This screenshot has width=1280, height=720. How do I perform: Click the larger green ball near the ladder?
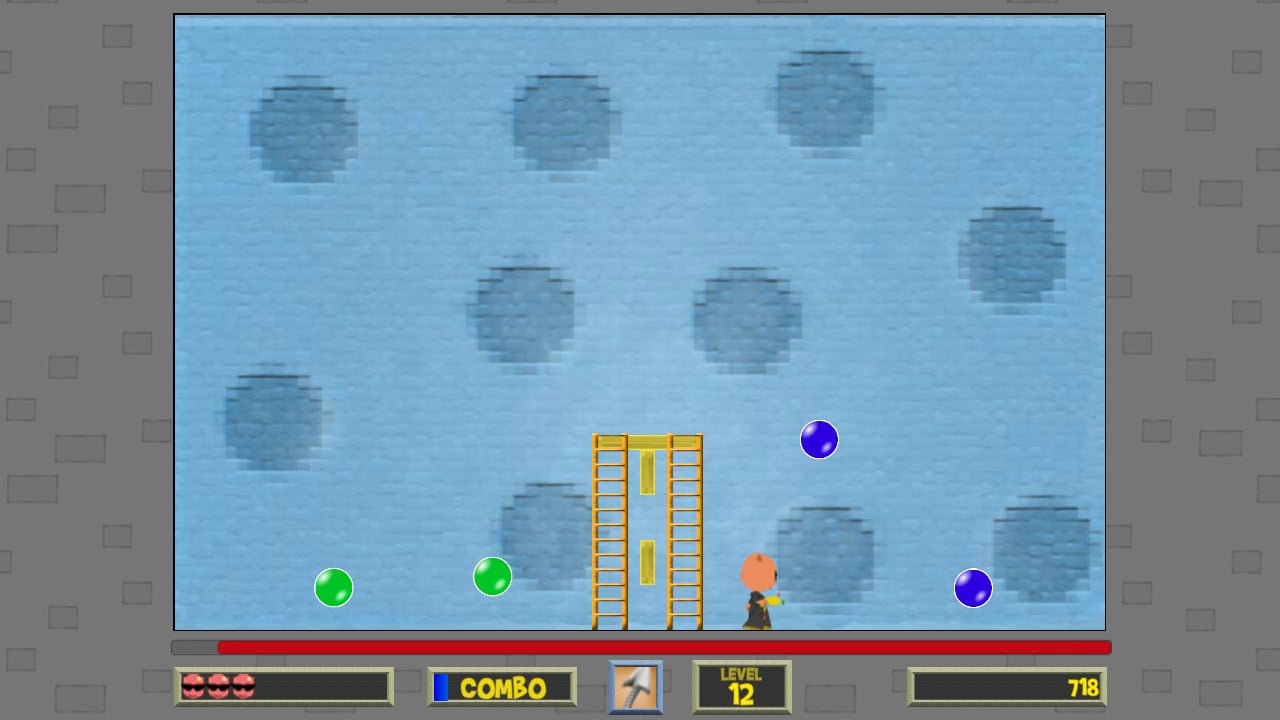[x=490, y=577]
